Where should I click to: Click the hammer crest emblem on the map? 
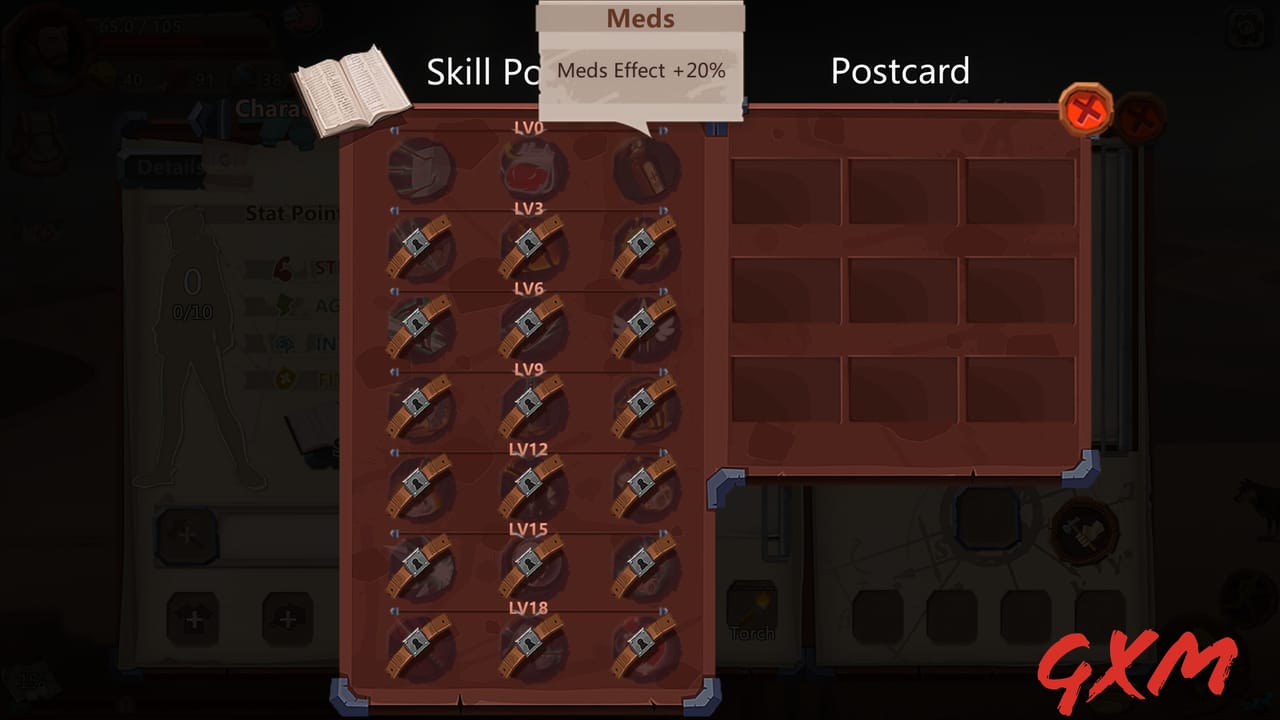1085,530
